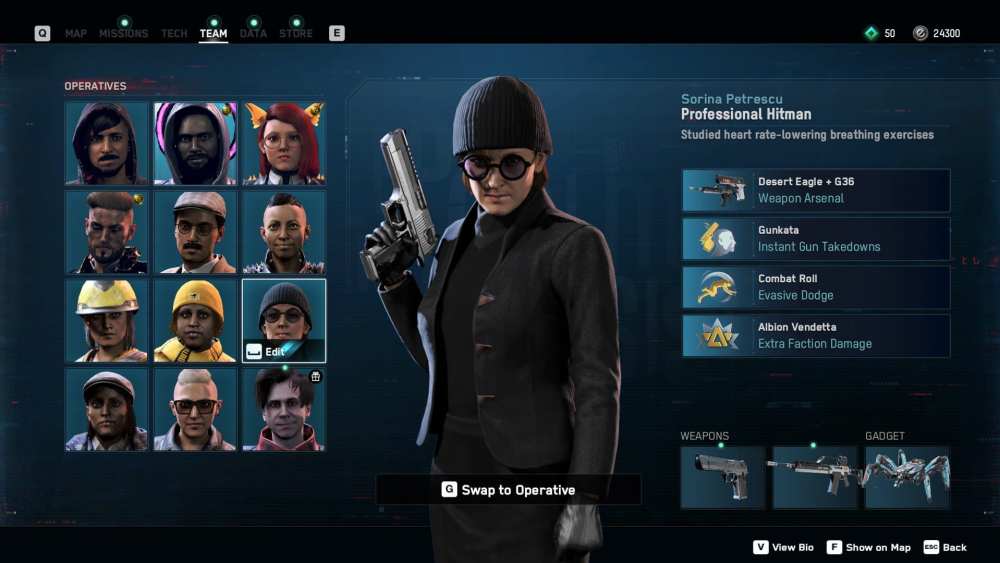Viewport: 1000px width, 563px height.
Task: Open the spiderbot gadget slot
Action: pos(906,477)
